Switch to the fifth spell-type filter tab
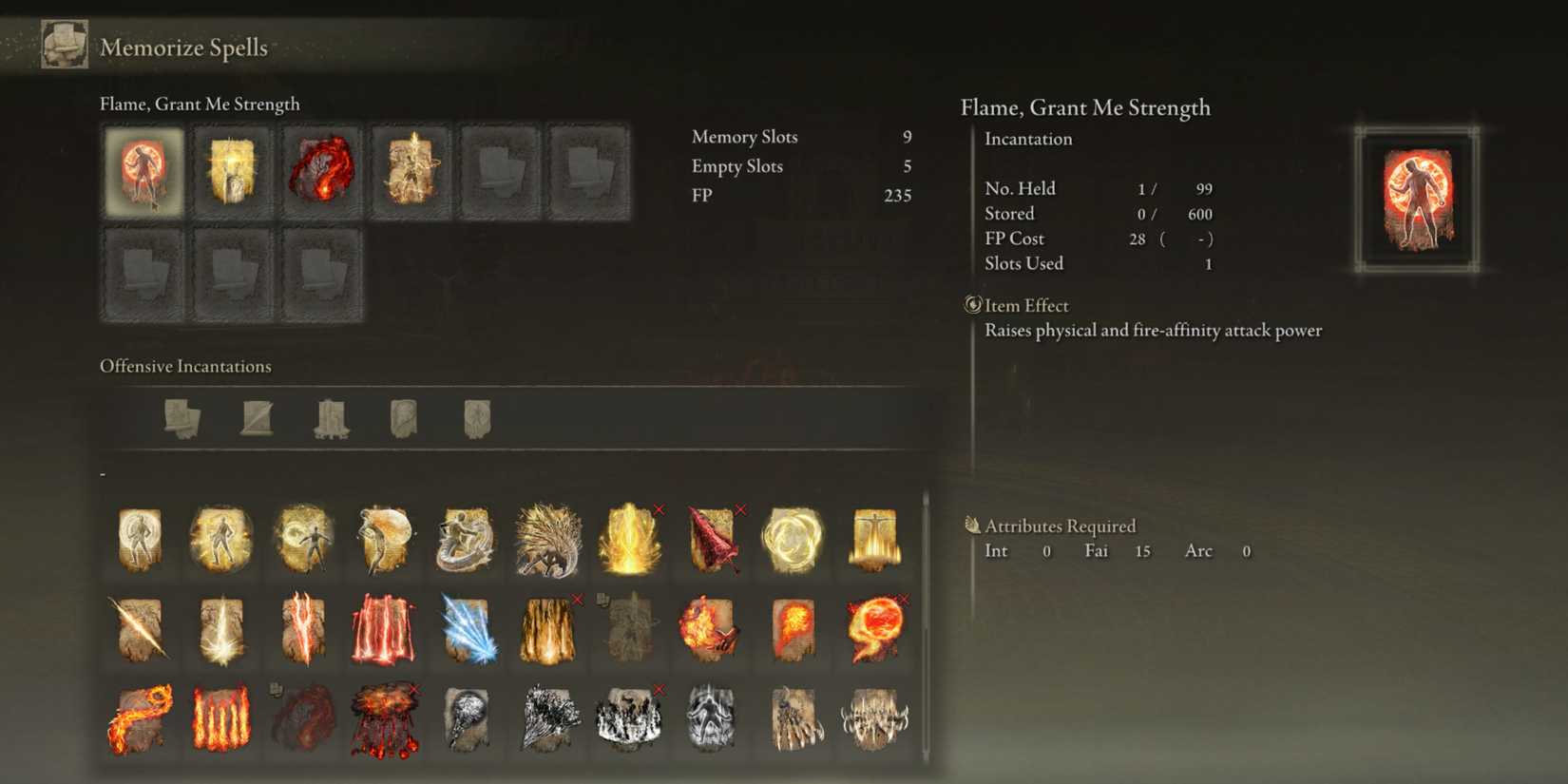The height and width of the screenshot is (784, 1568). [475, 418]
